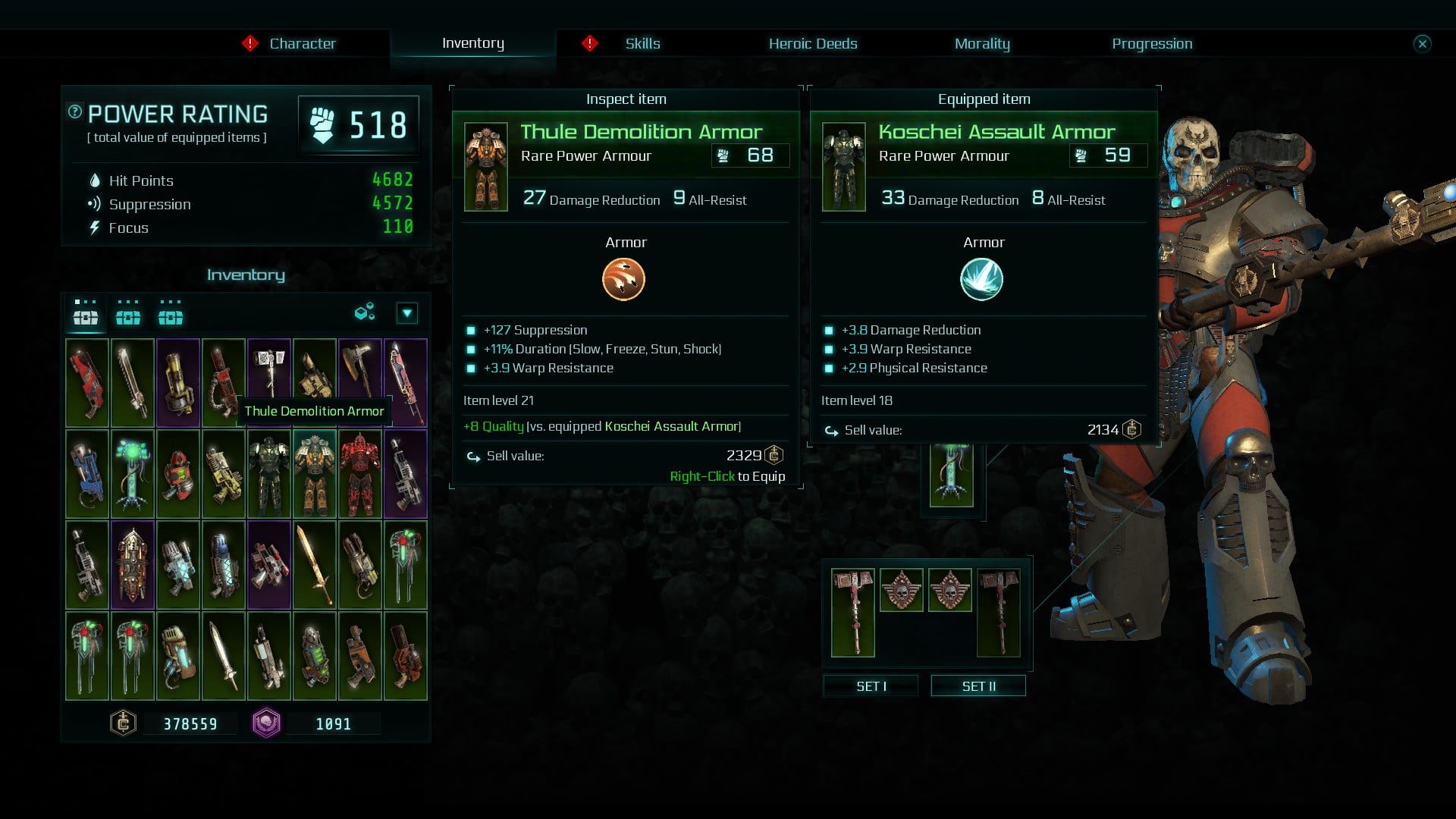The height and width of the screenshot is (819, 1456).
Task: Open the Character tab
Action: click(302, 43)
